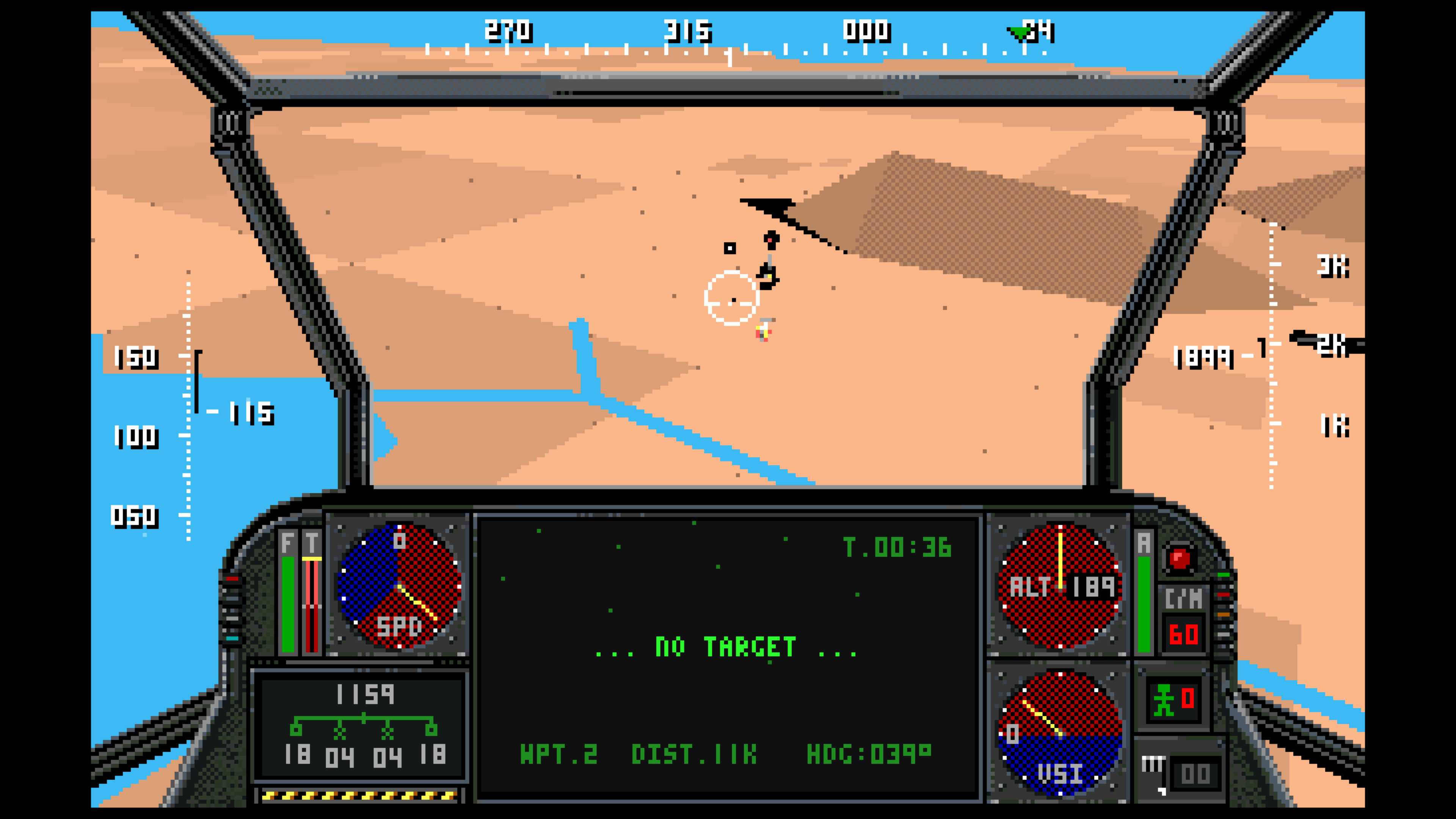
Task: Flip the orange switch on the right panel column
Action: 1224,615
